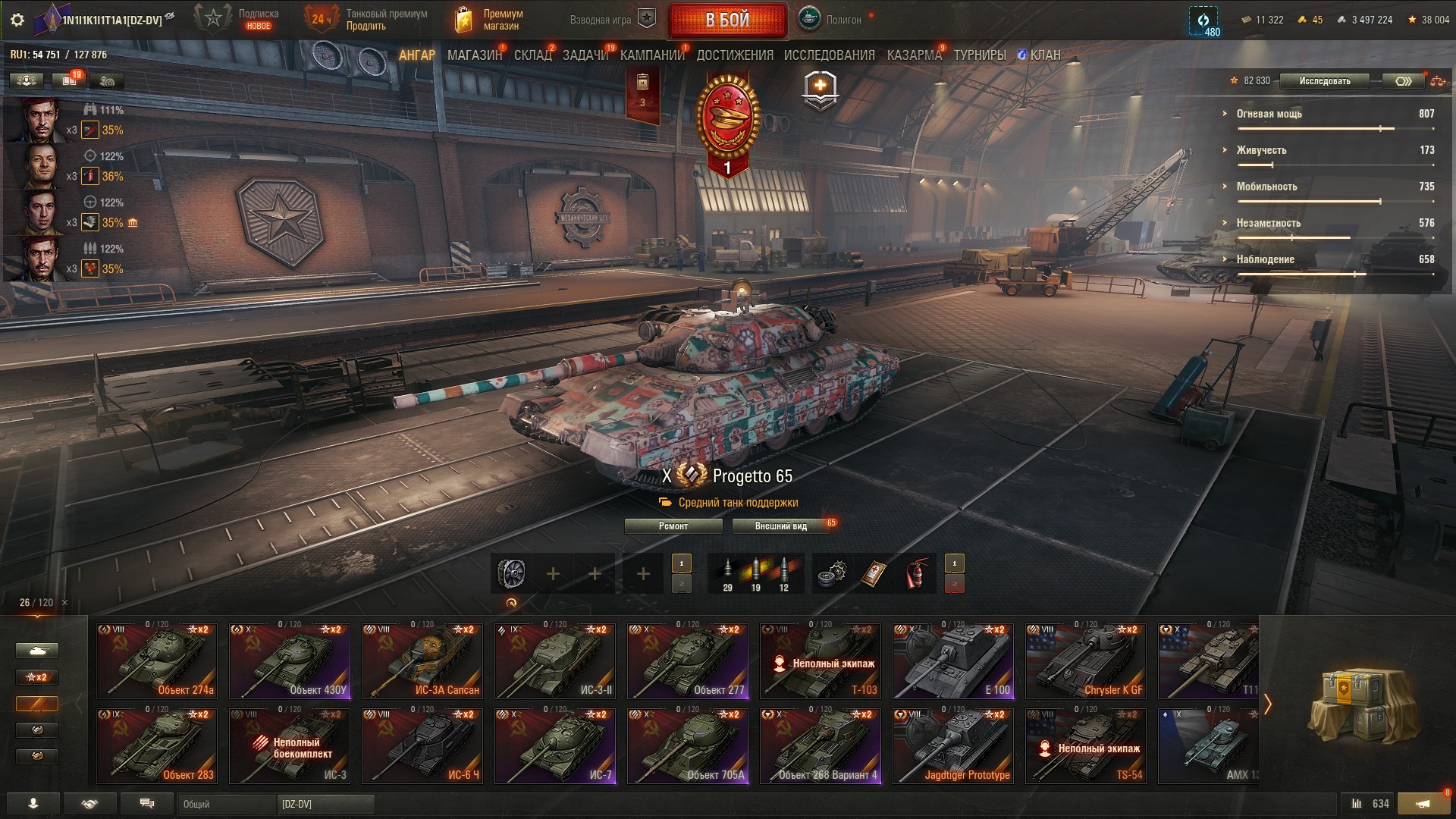Pick the Jagdtiger Prototype tank
The height and width of the screenshot is (819, 1456).
coord(953,745)
